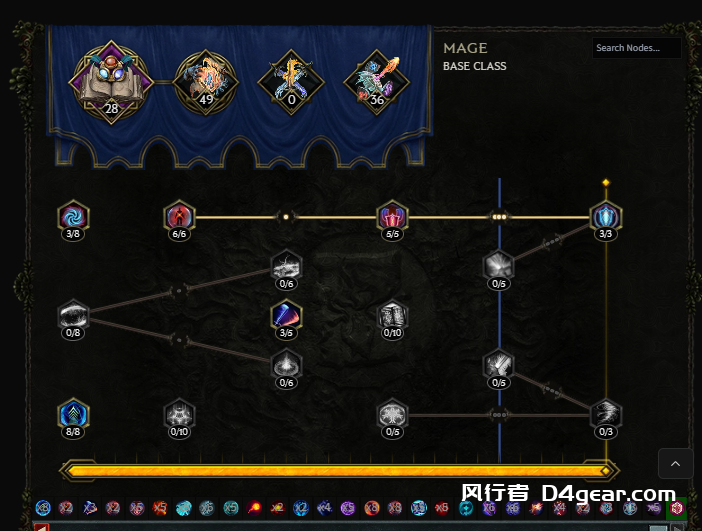Switch to the mastery emblem showing 49 points

point(205,82)
